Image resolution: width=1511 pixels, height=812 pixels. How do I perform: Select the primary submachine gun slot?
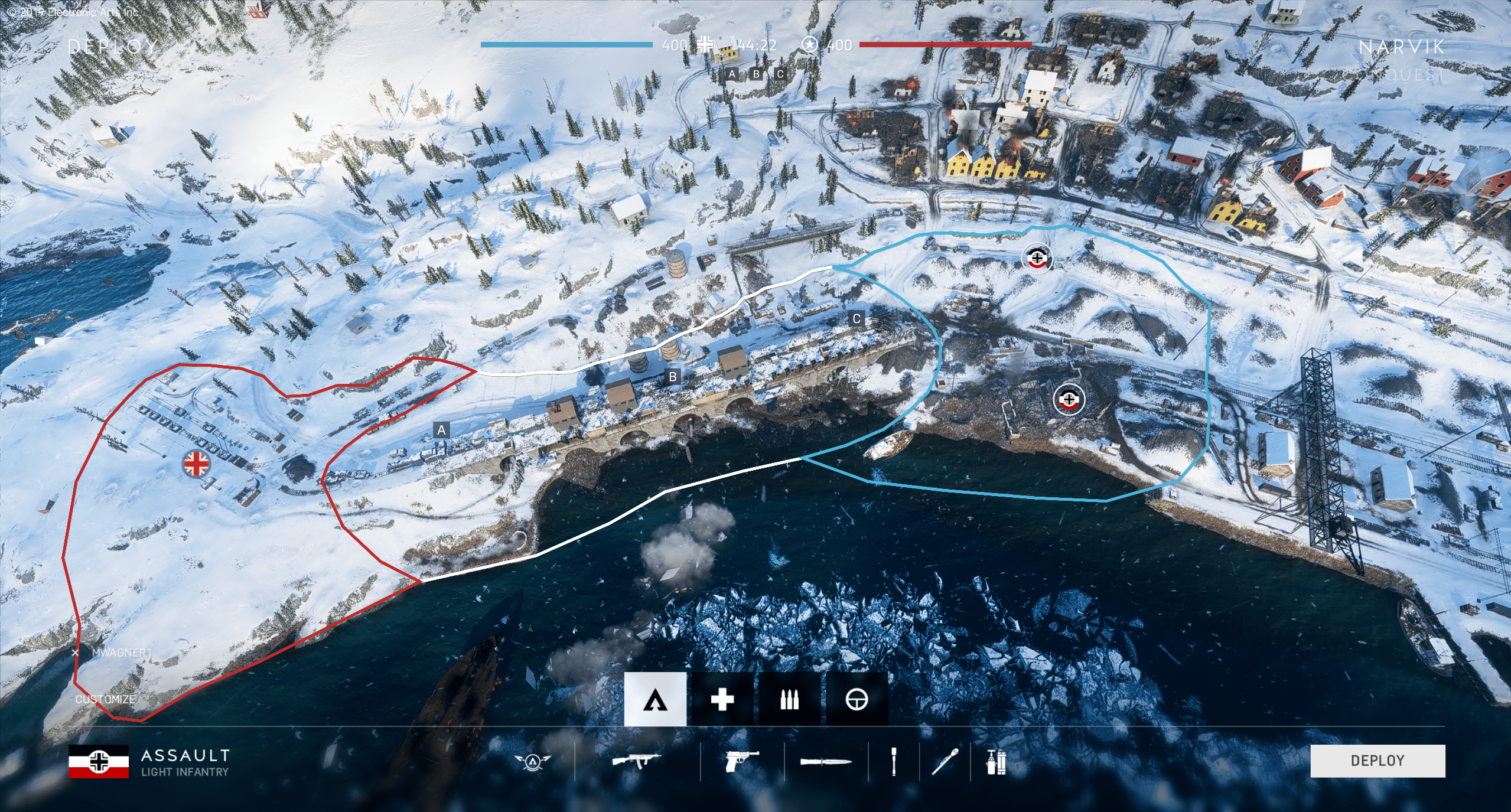636,761
